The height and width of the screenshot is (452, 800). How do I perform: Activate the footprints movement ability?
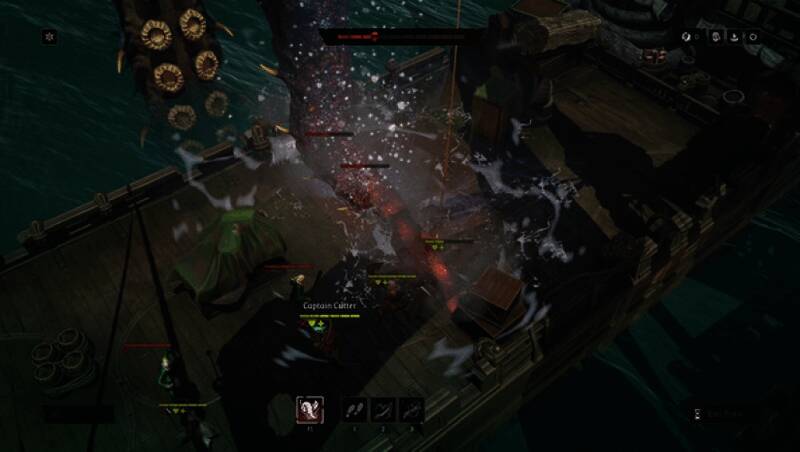(x=355, y=409)
